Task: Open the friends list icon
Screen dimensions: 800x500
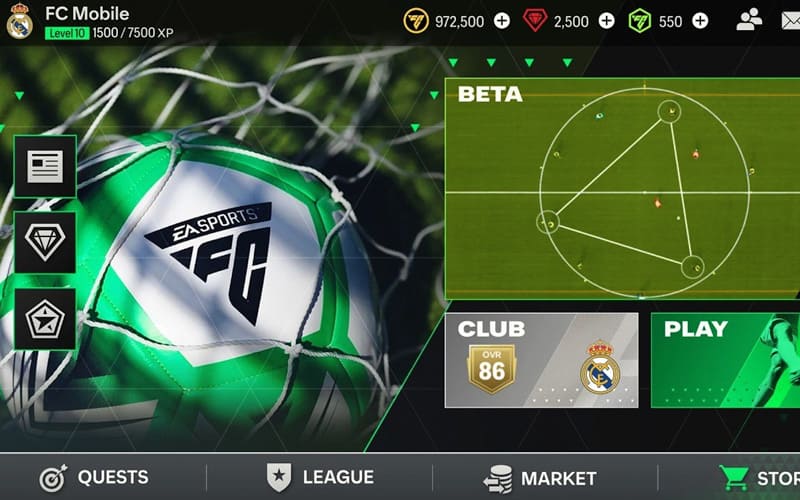Action: coord(749,21)
